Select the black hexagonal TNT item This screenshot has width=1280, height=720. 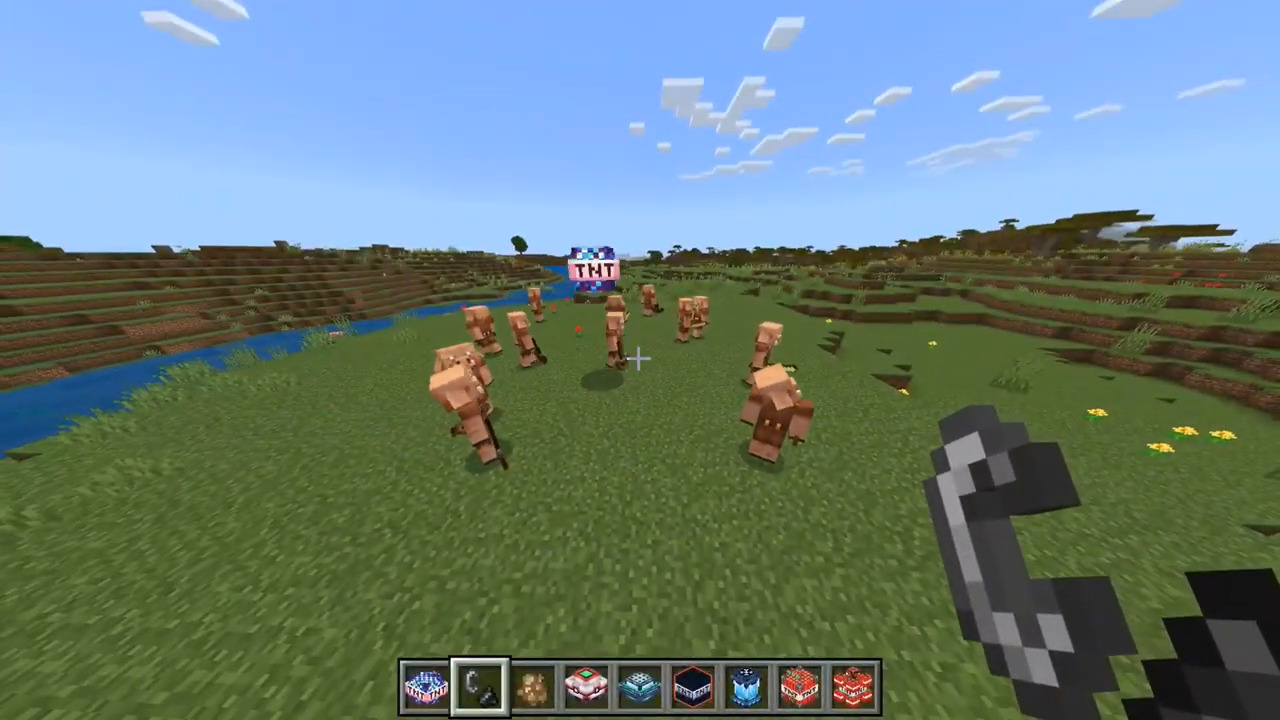click(693, 683)
